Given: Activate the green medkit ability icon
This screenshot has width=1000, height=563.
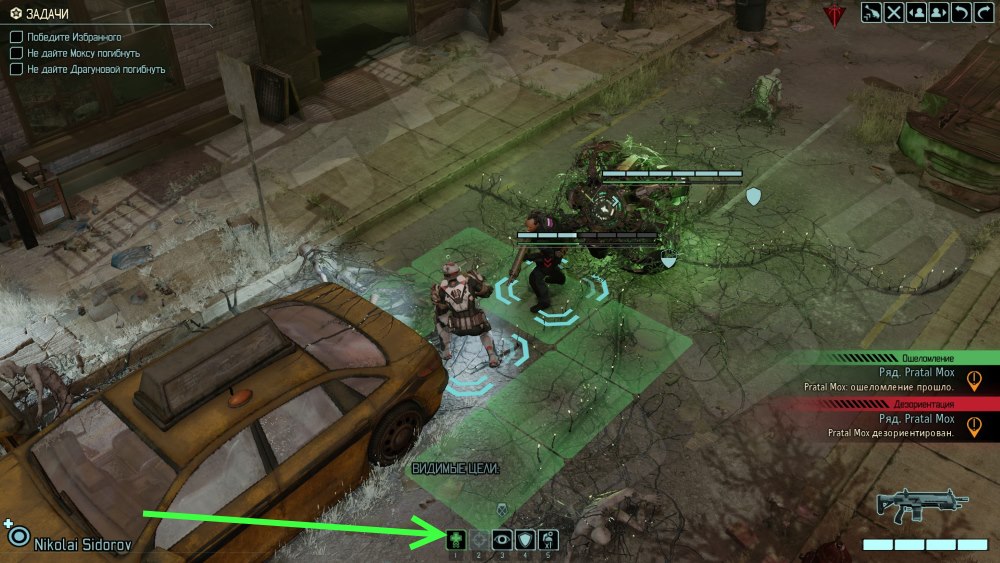Looking at the screenshot, I should tap(456, 539).
